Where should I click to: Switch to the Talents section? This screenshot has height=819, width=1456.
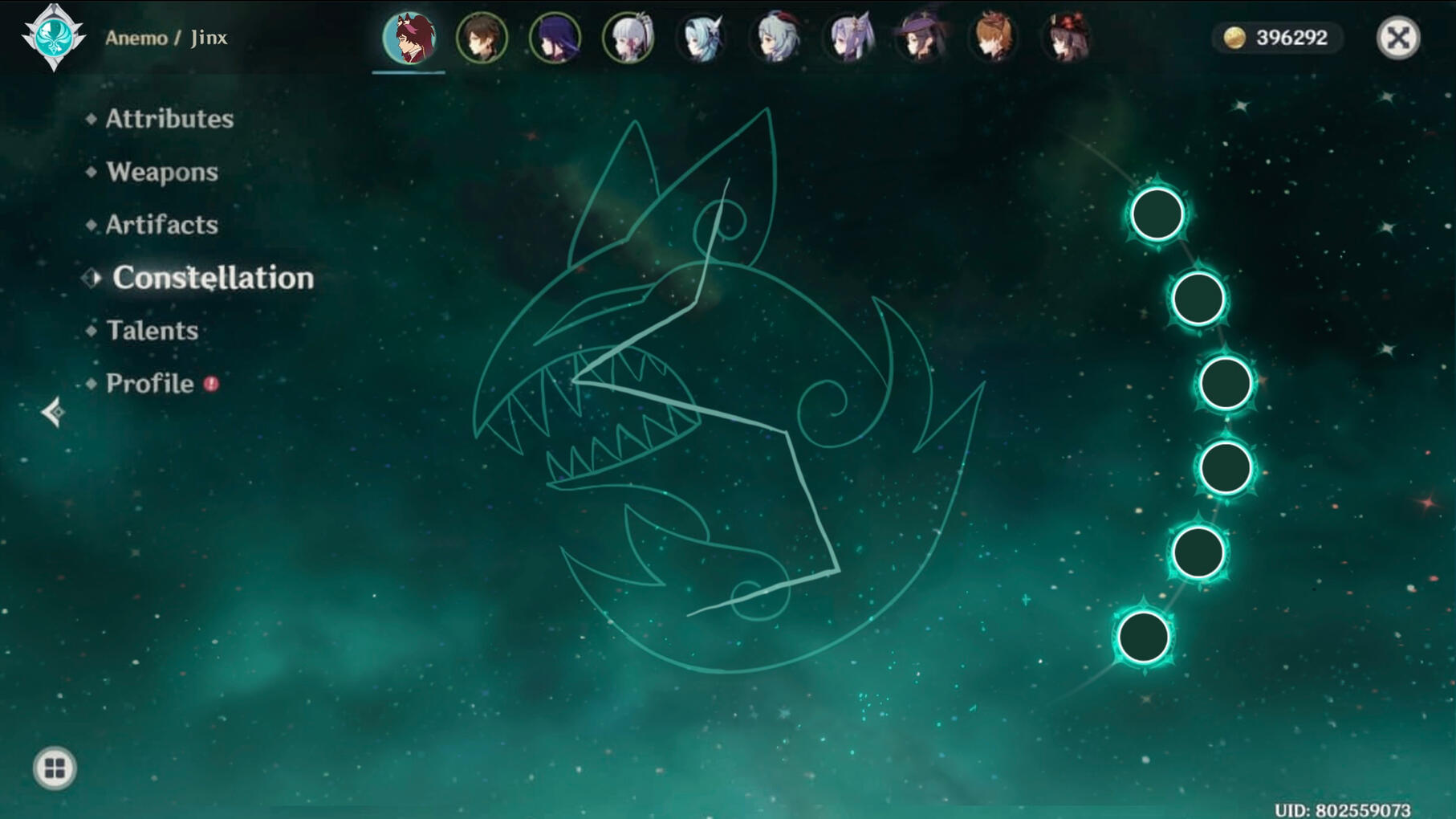click(152, 330)
